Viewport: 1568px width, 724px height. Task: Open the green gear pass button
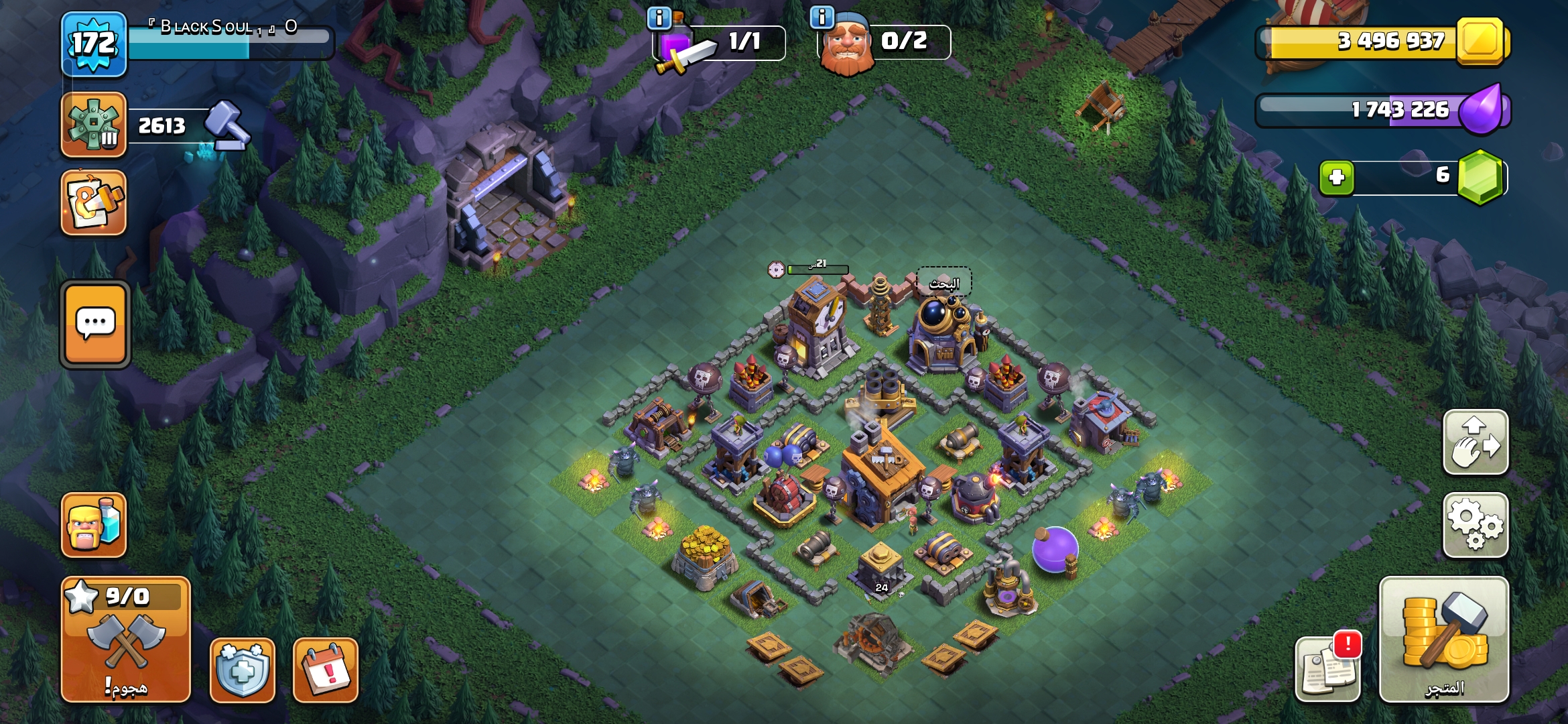[94, 125]
